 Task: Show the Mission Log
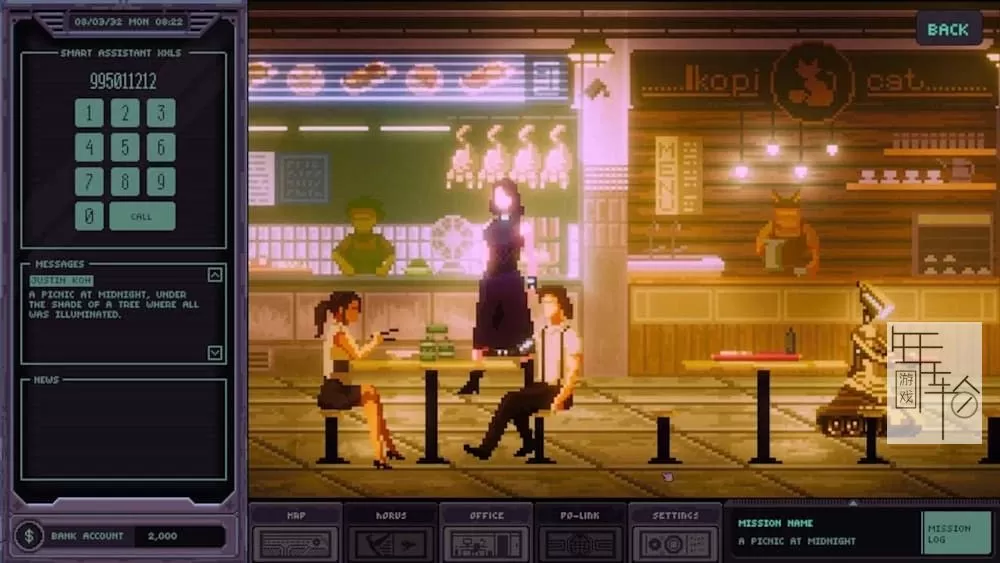coord(956,533)
